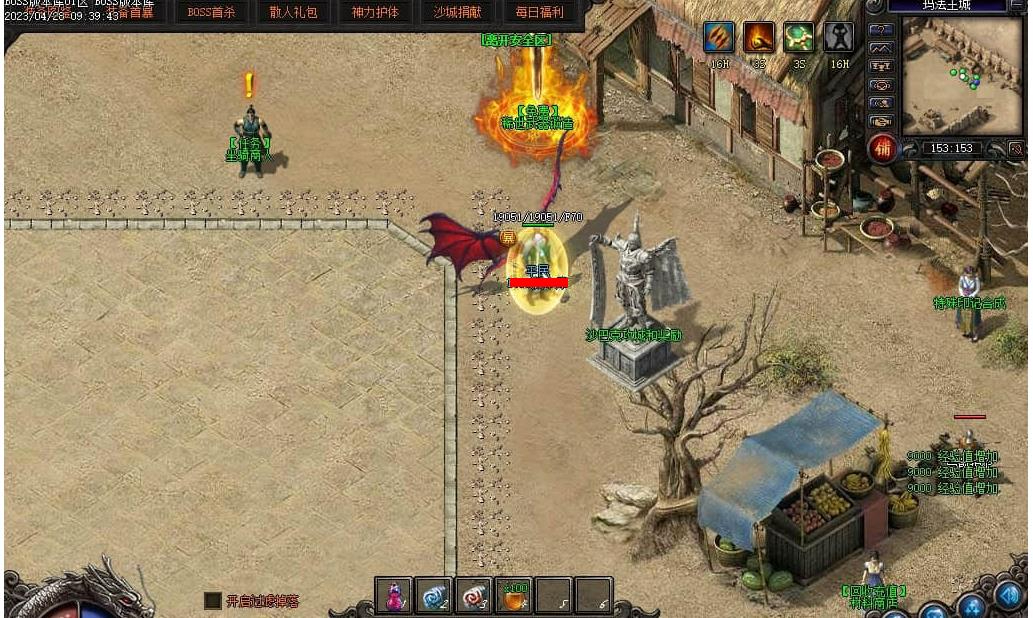Open the mountain map button beside minimap
This screenshot has height=618, width=1033.
[881, 47]
